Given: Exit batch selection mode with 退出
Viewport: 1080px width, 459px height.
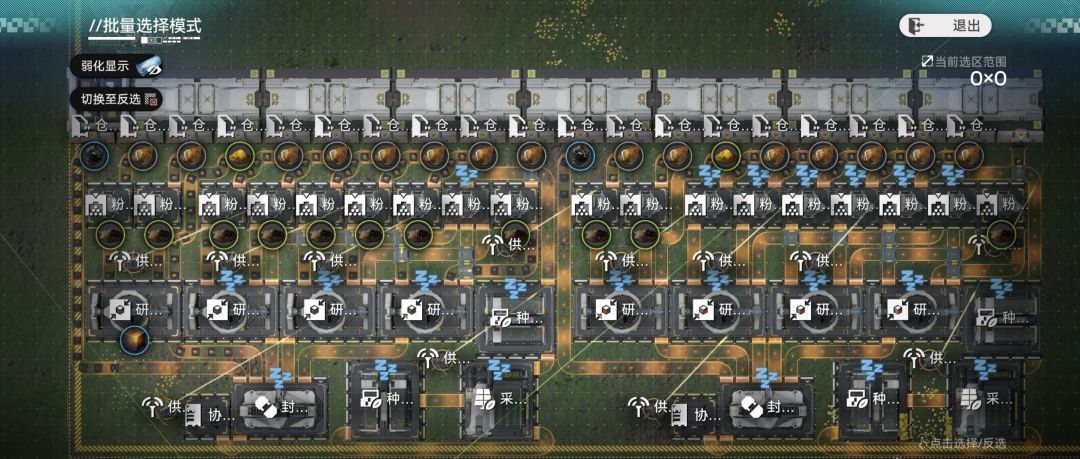Looking at the screenshot, I should [x=944, y=26].
